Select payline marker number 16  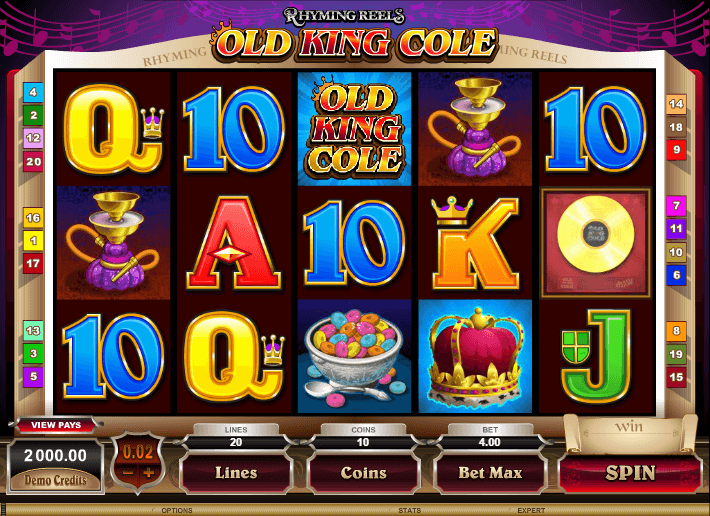34,218
